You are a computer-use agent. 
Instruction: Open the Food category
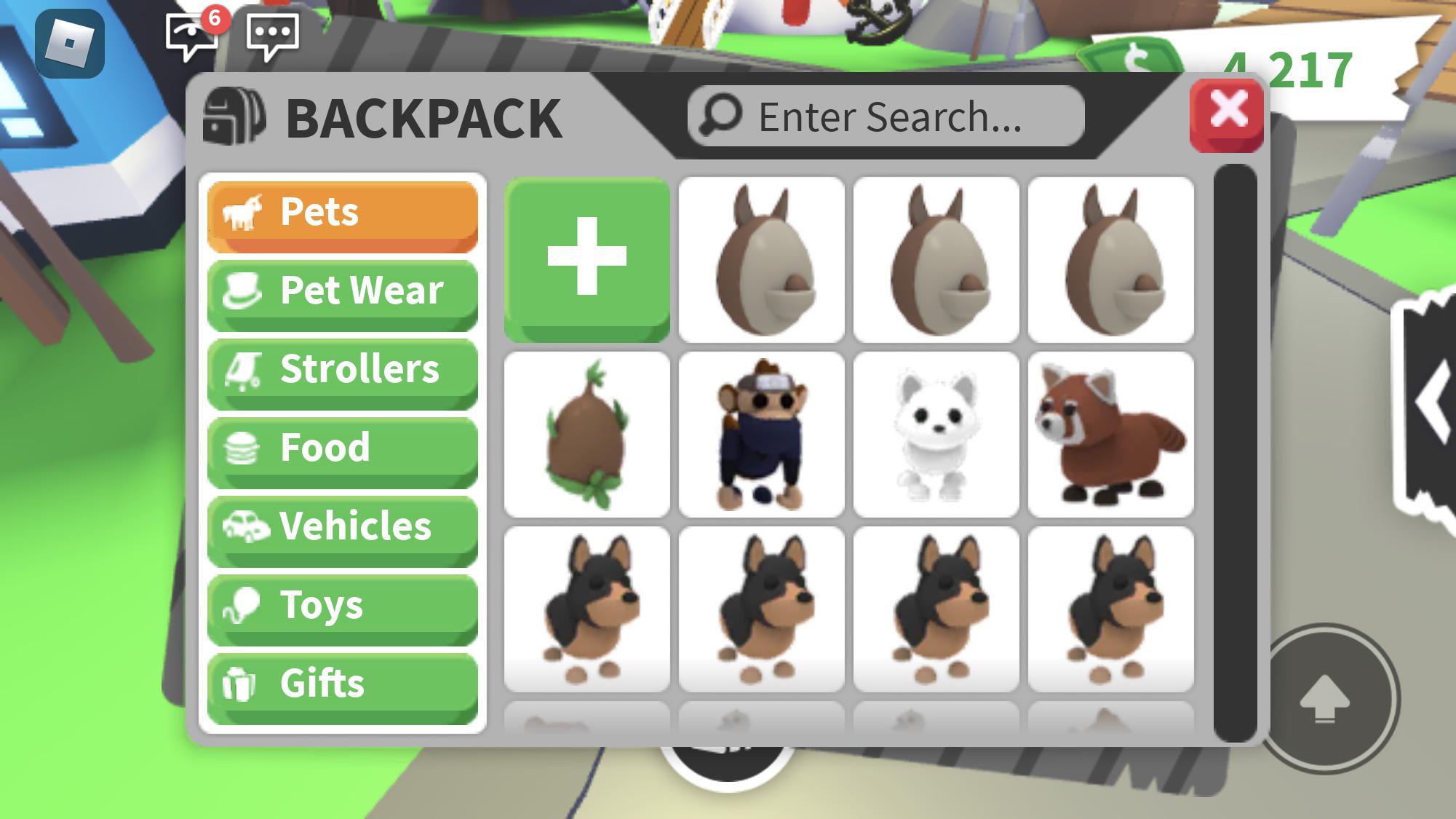[x=342, y=448]
